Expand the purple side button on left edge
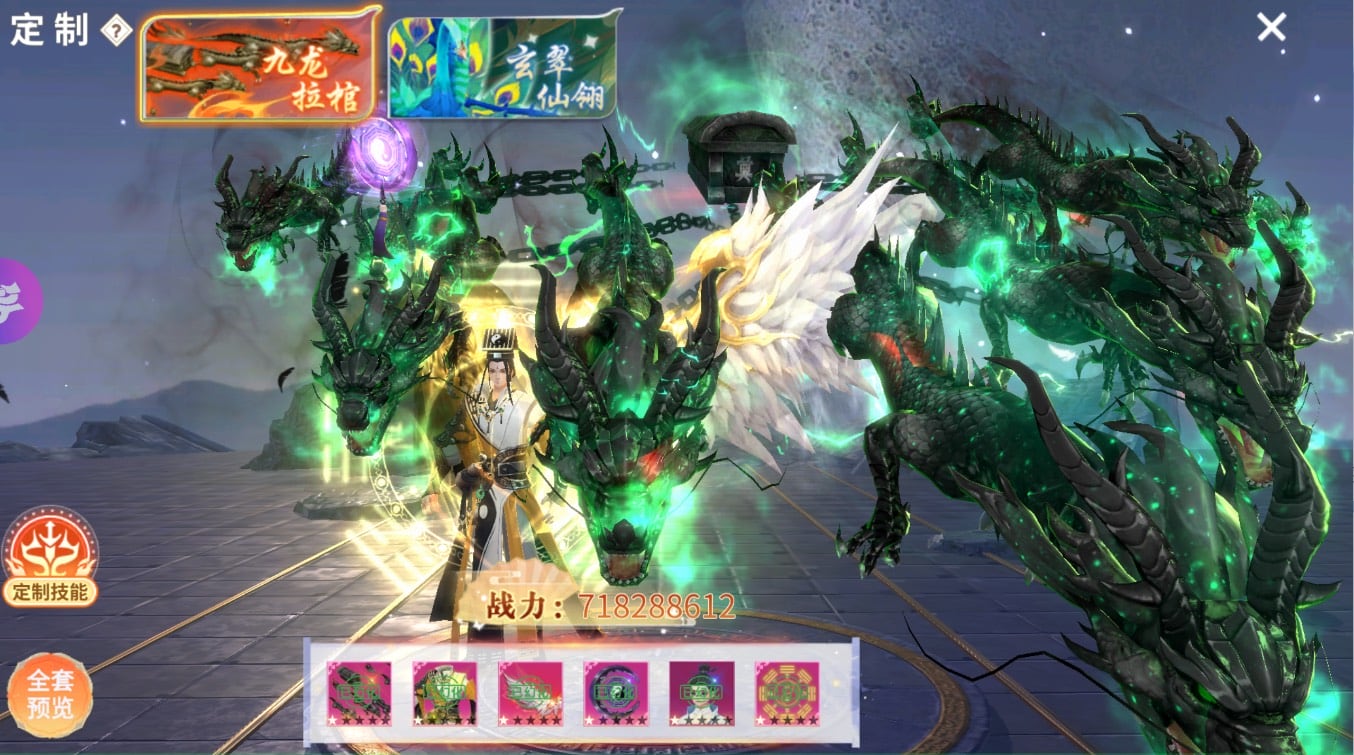1354x755 pixels. click(x=17, y=300)
